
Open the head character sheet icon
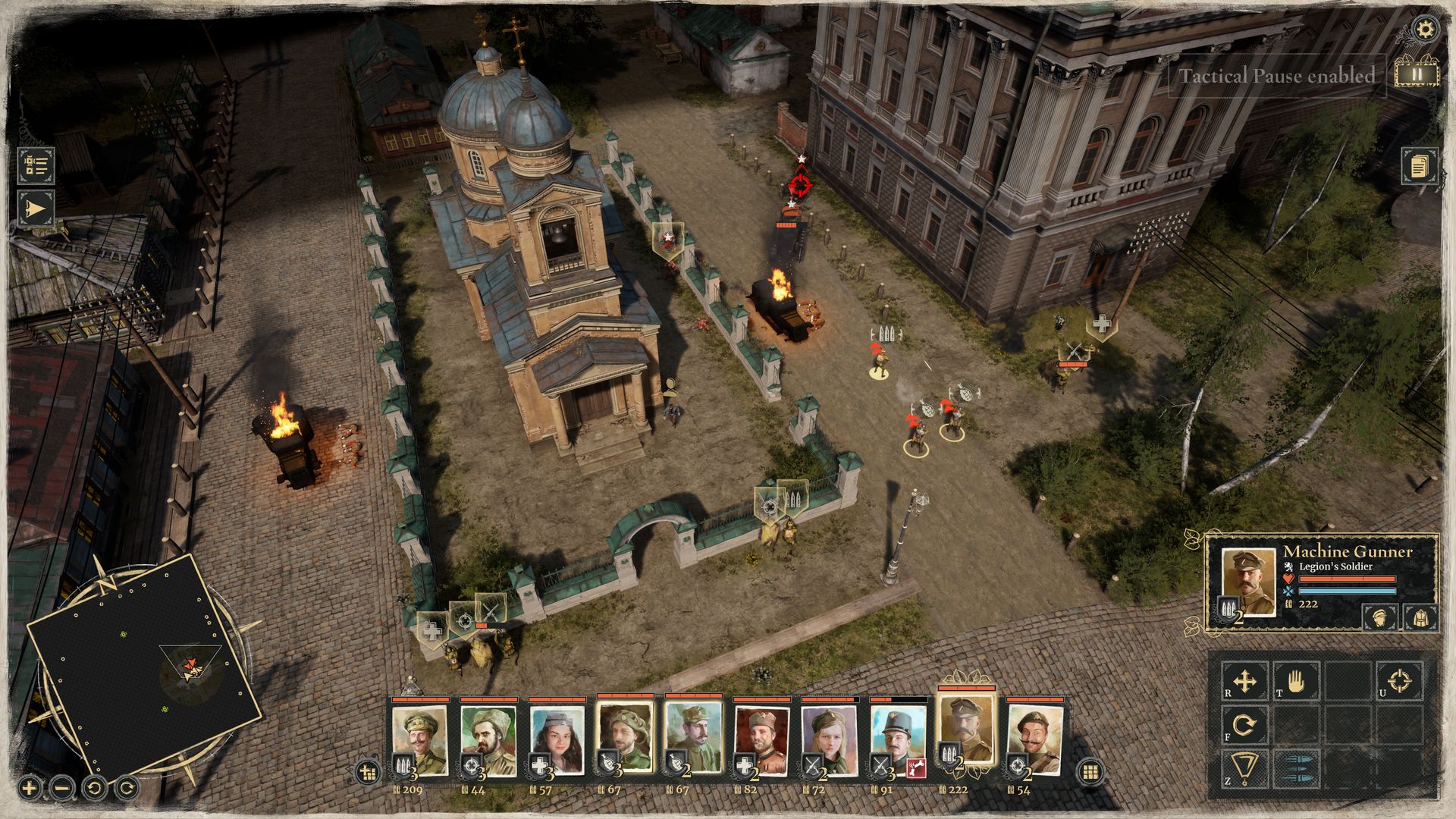point(1380,617)
